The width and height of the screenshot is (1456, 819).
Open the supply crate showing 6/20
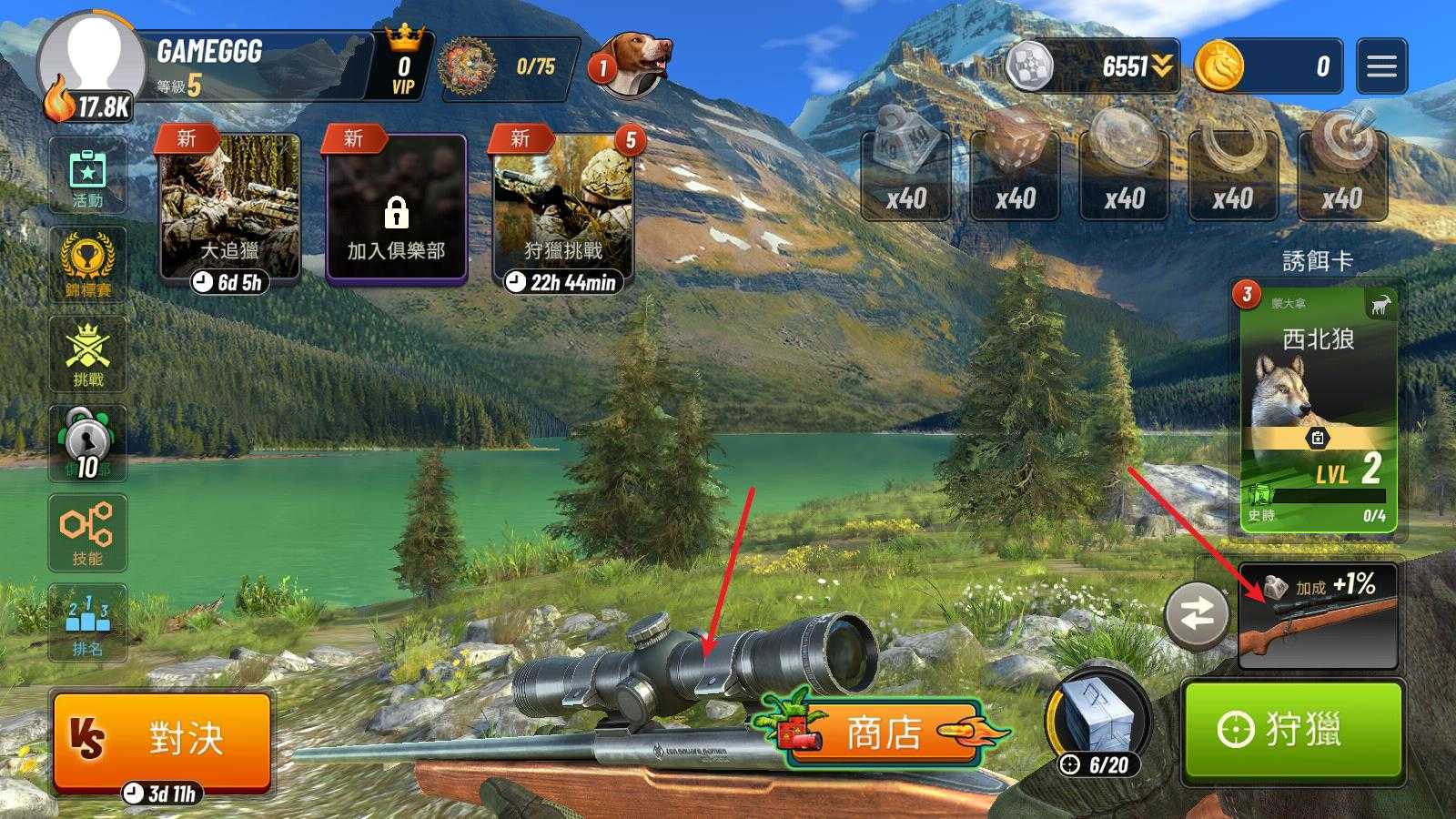click(x=1098, y=723)
